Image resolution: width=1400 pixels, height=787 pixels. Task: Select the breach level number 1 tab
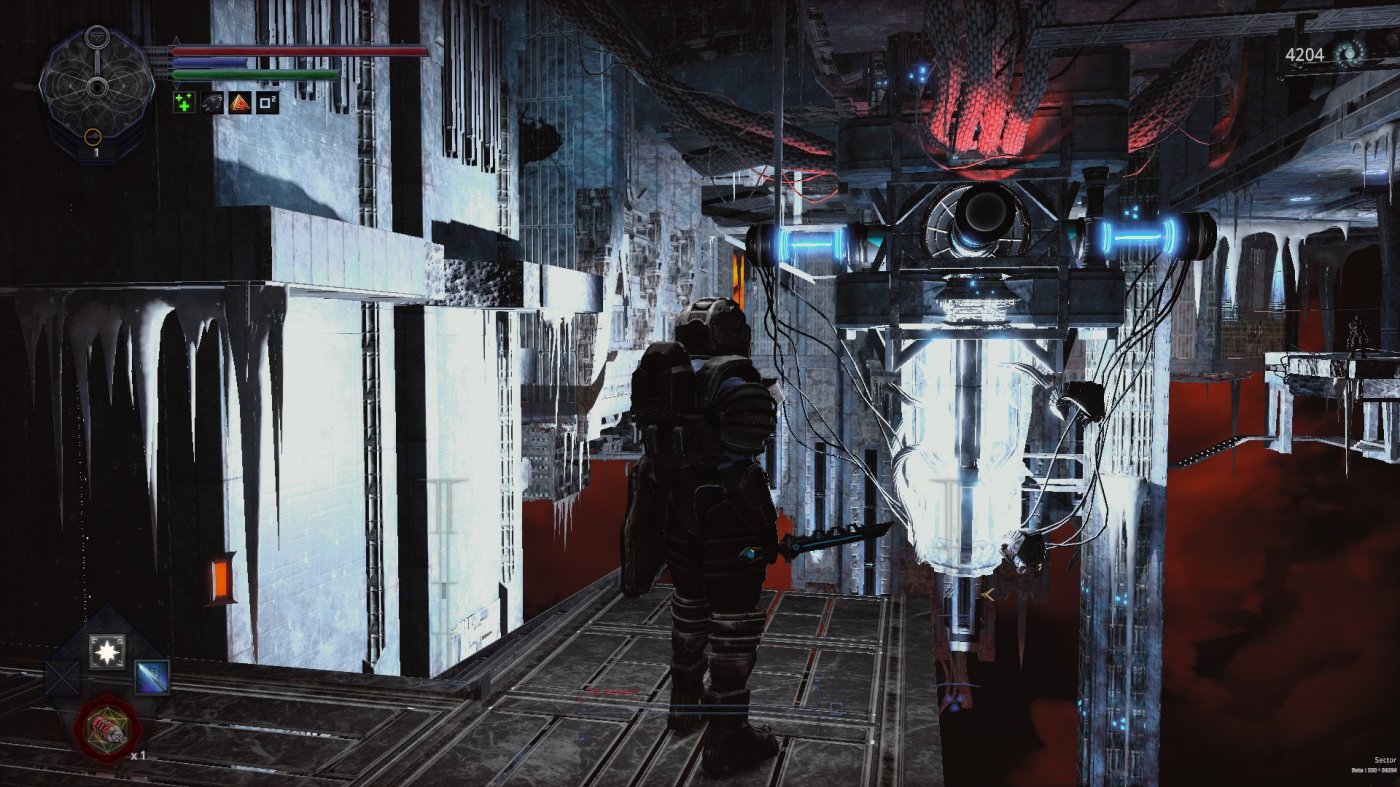tap(96, 152)
